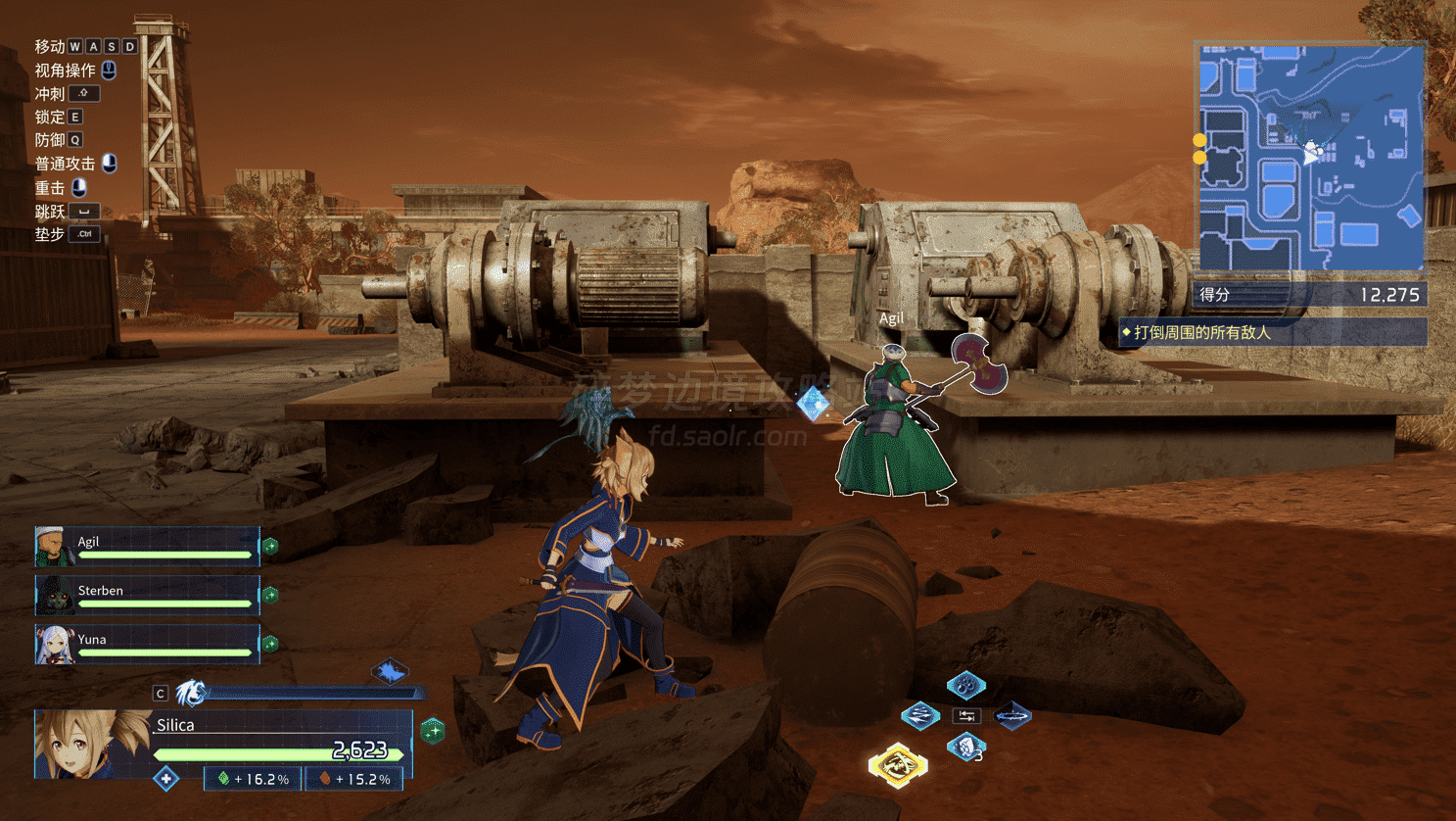Image resolution: width=1456 pixels, height=821 pixels.
Task: Open the minimap
Action: 1311,158
